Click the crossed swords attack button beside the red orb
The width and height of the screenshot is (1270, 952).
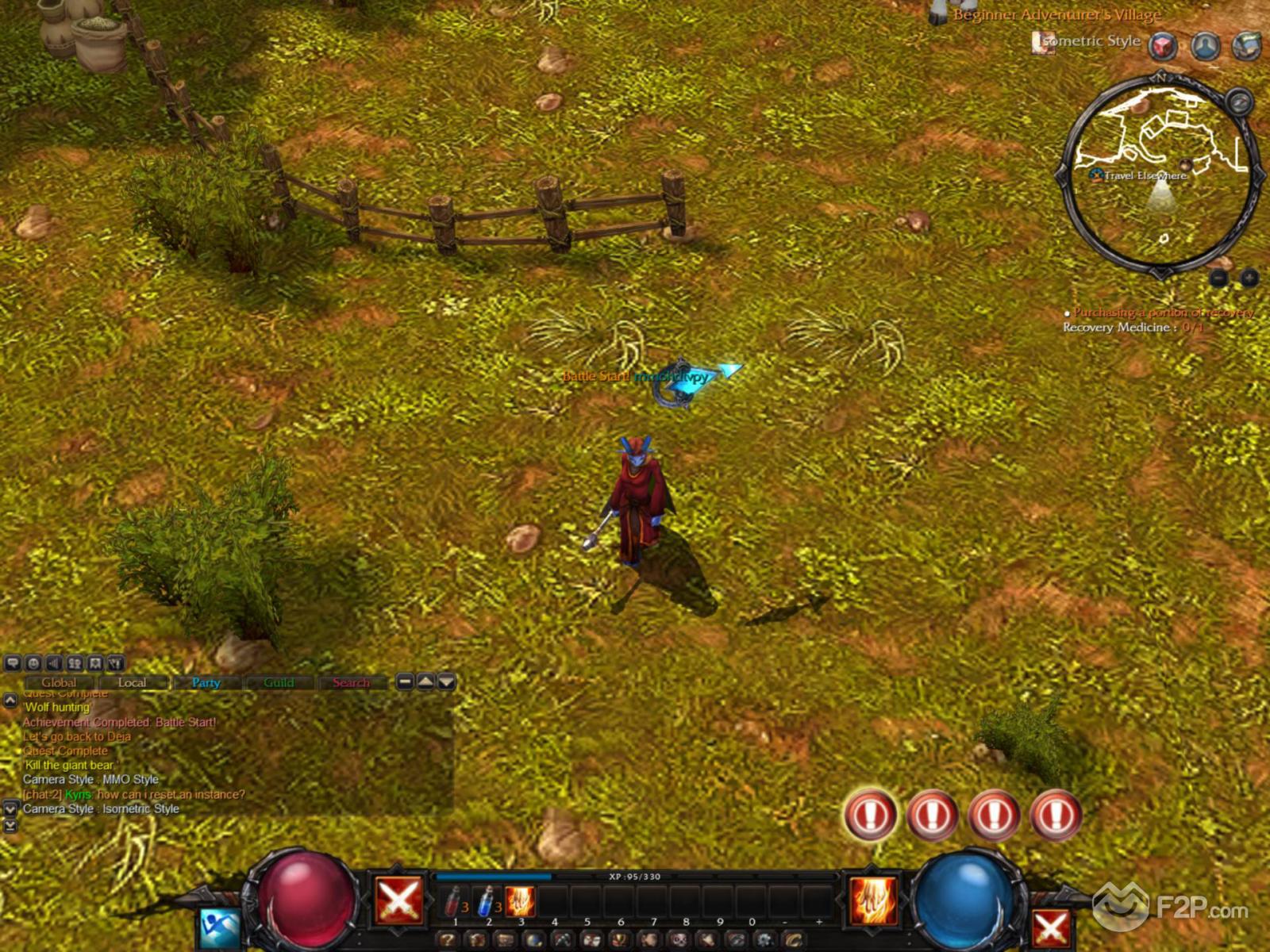tap(398, 901)
